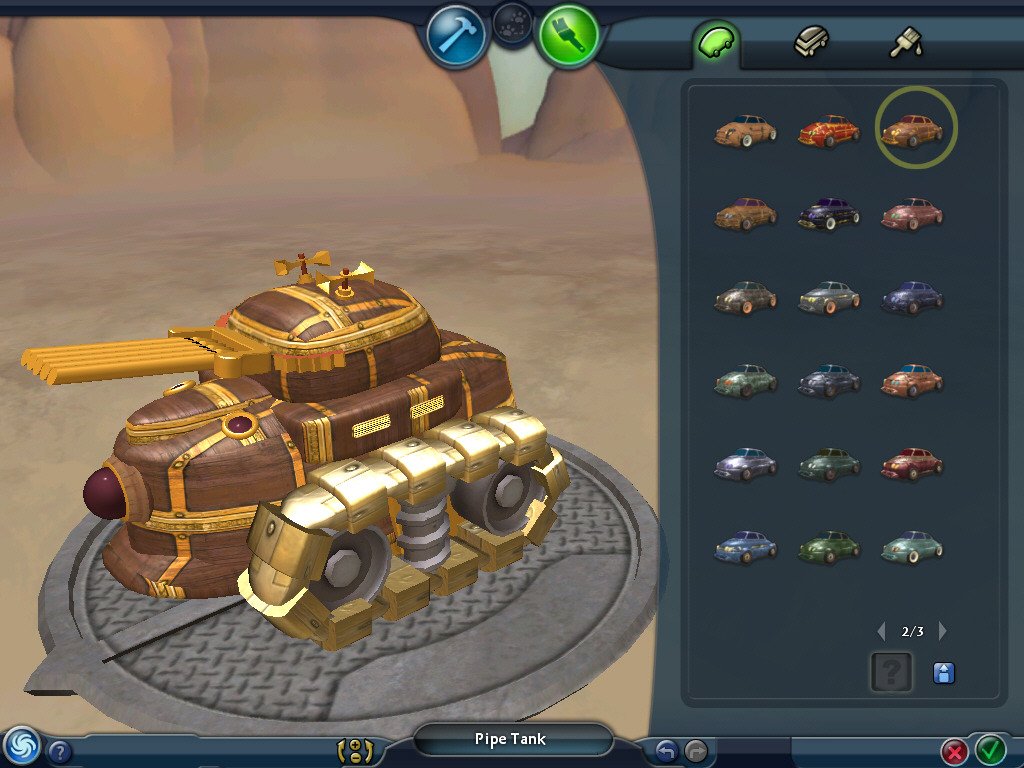The image size is (1024, 768).
Task: Undo the last change with the arrow
Action: pyautogui.click(x=666, y=750)
